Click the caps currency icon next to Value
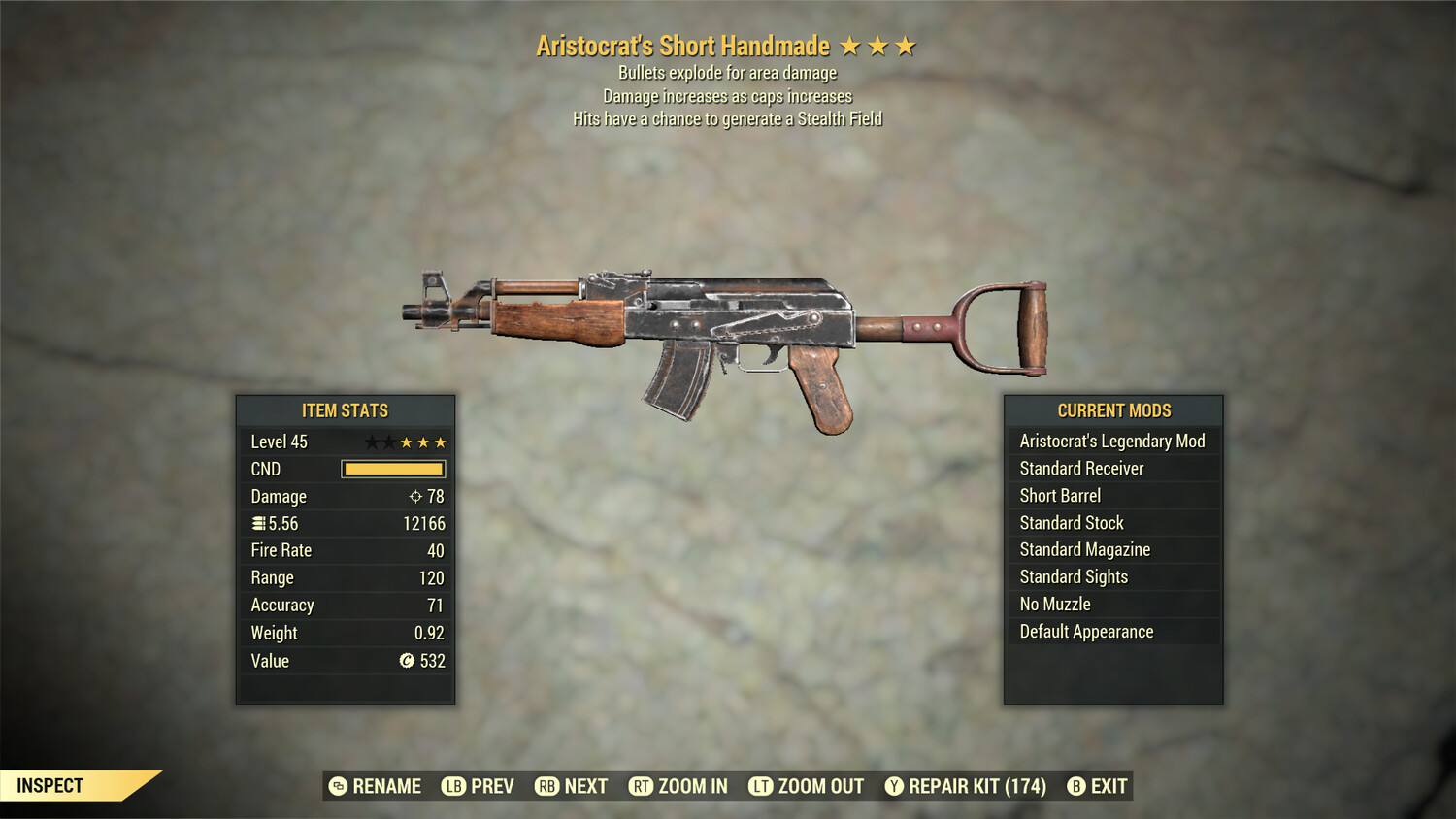Image resolution: width=1456 pixels, height=819 pixels. (x=405, y=661)
